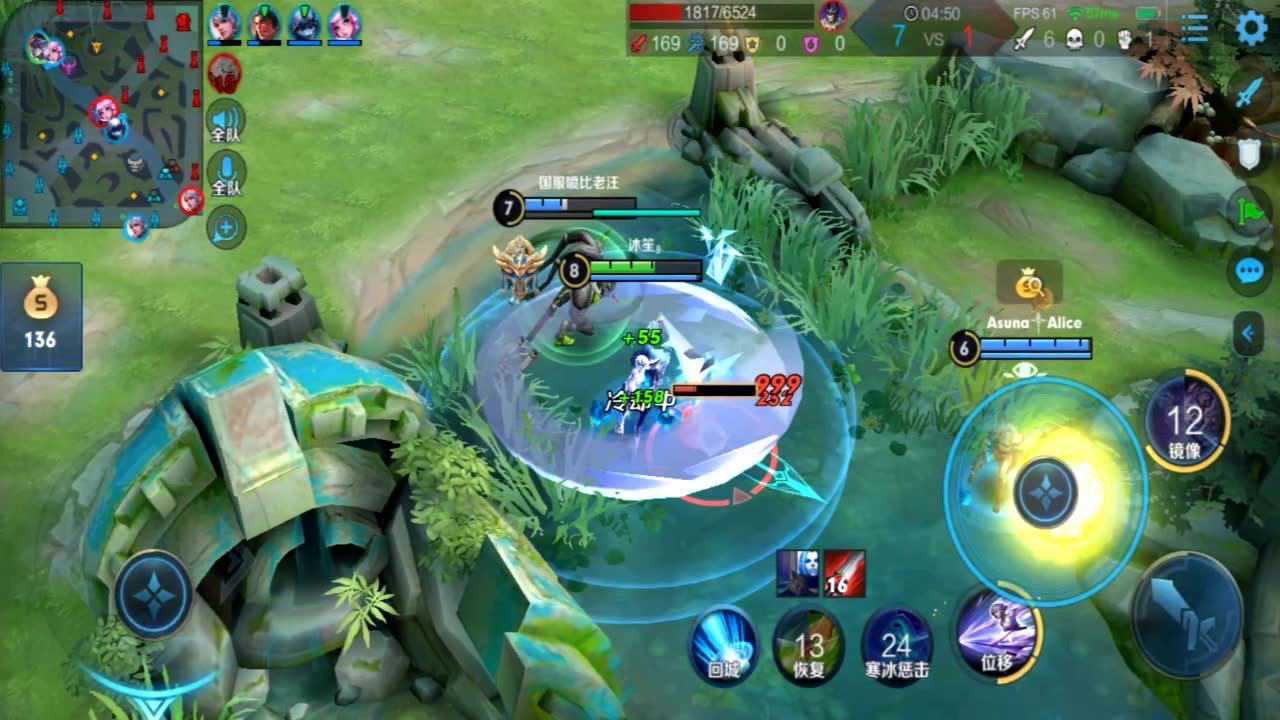Tap 回城 to recall to base
Screen dimensions: 1280x720
[723, 645]
